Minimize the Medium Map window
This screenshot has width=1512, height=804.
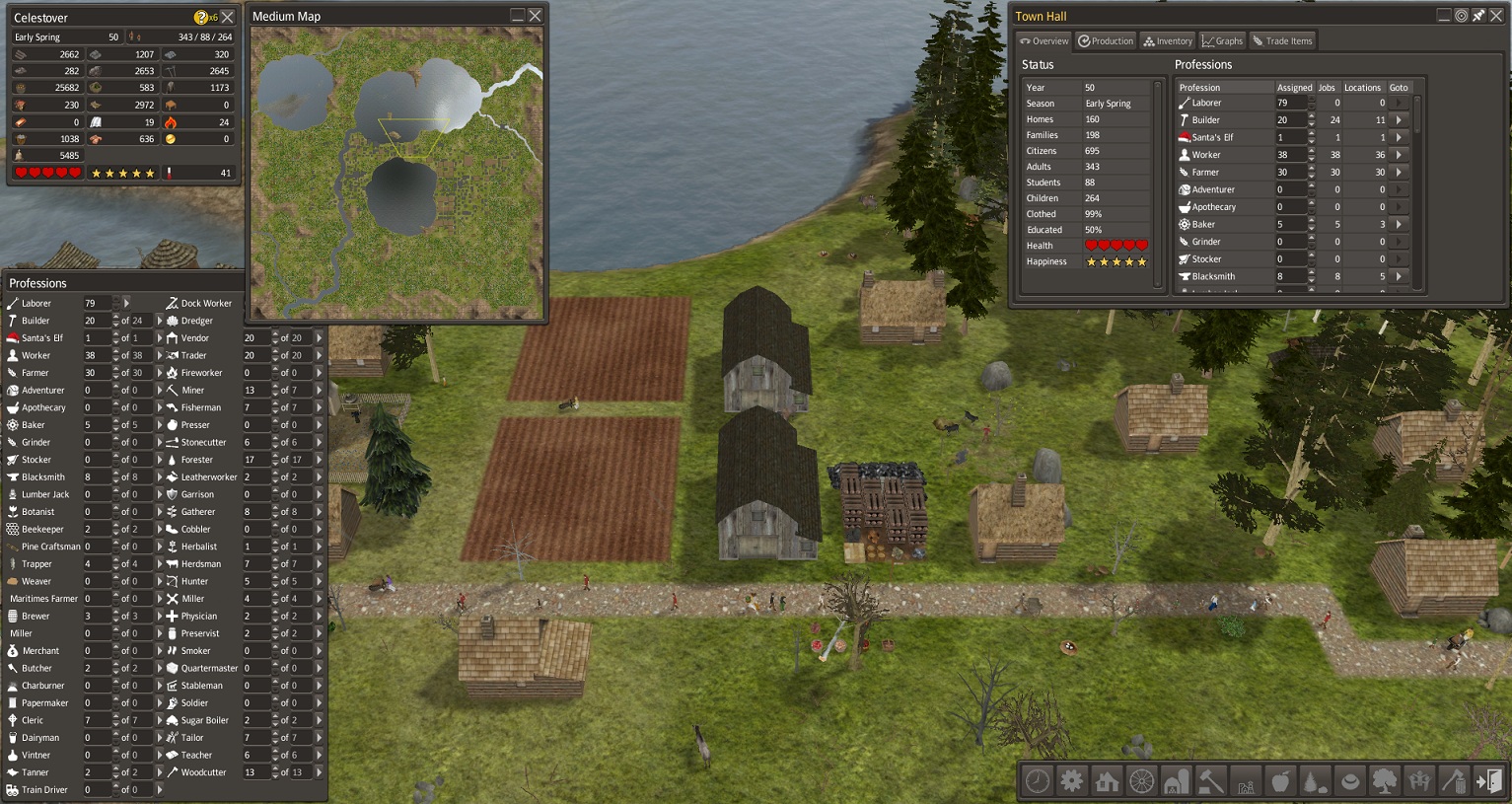[x=517, y=16]
